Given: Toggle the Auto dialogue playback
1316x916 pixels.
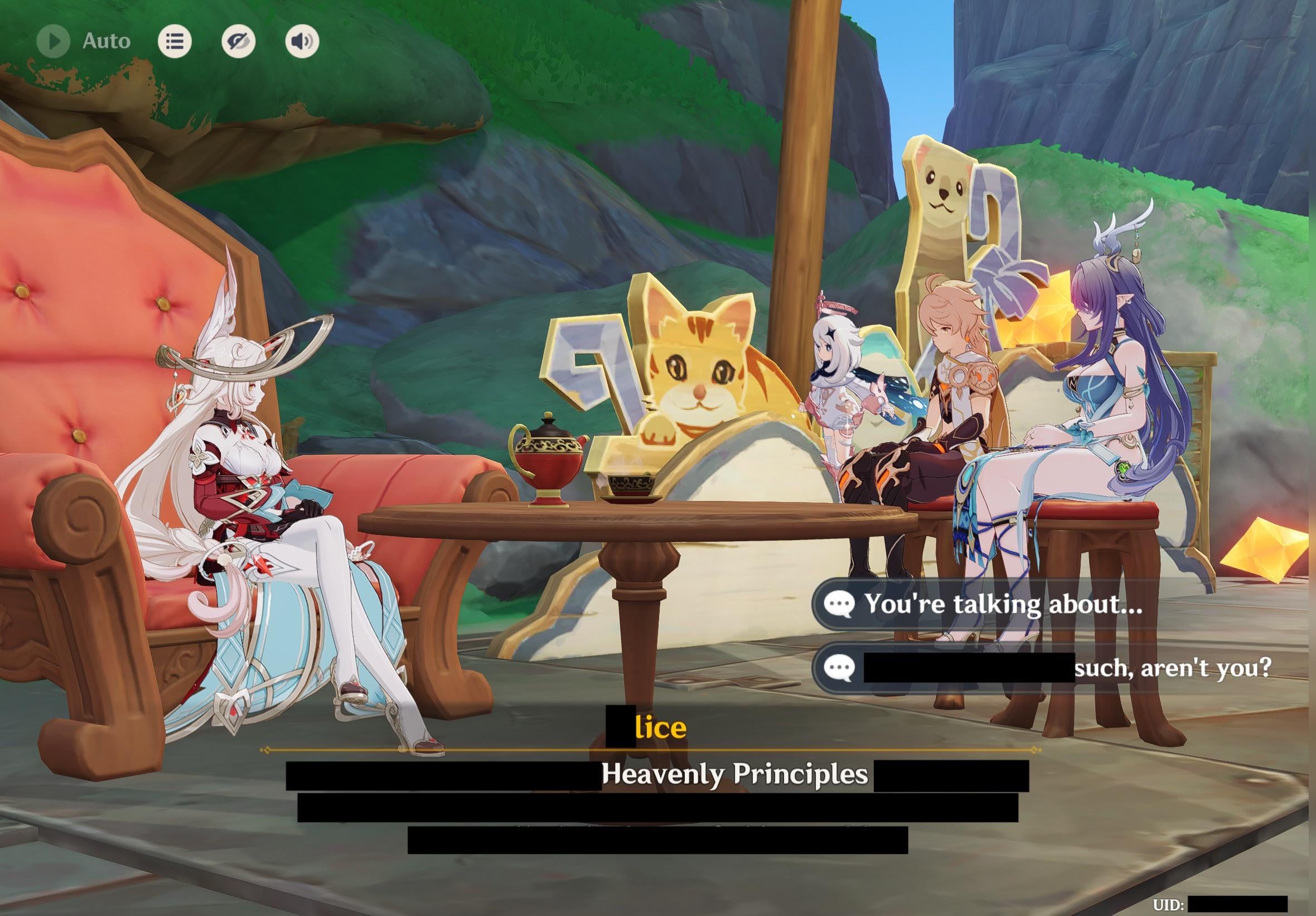Looking at the screenshot, I should pyautogui.click(x=54, y=41).
